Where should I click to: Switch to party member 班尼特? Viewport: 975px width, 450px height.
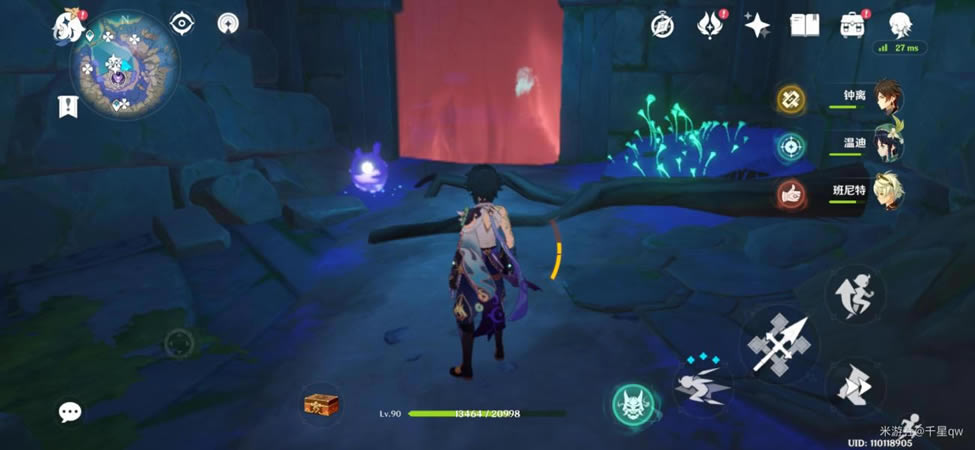tap(887, 191)
